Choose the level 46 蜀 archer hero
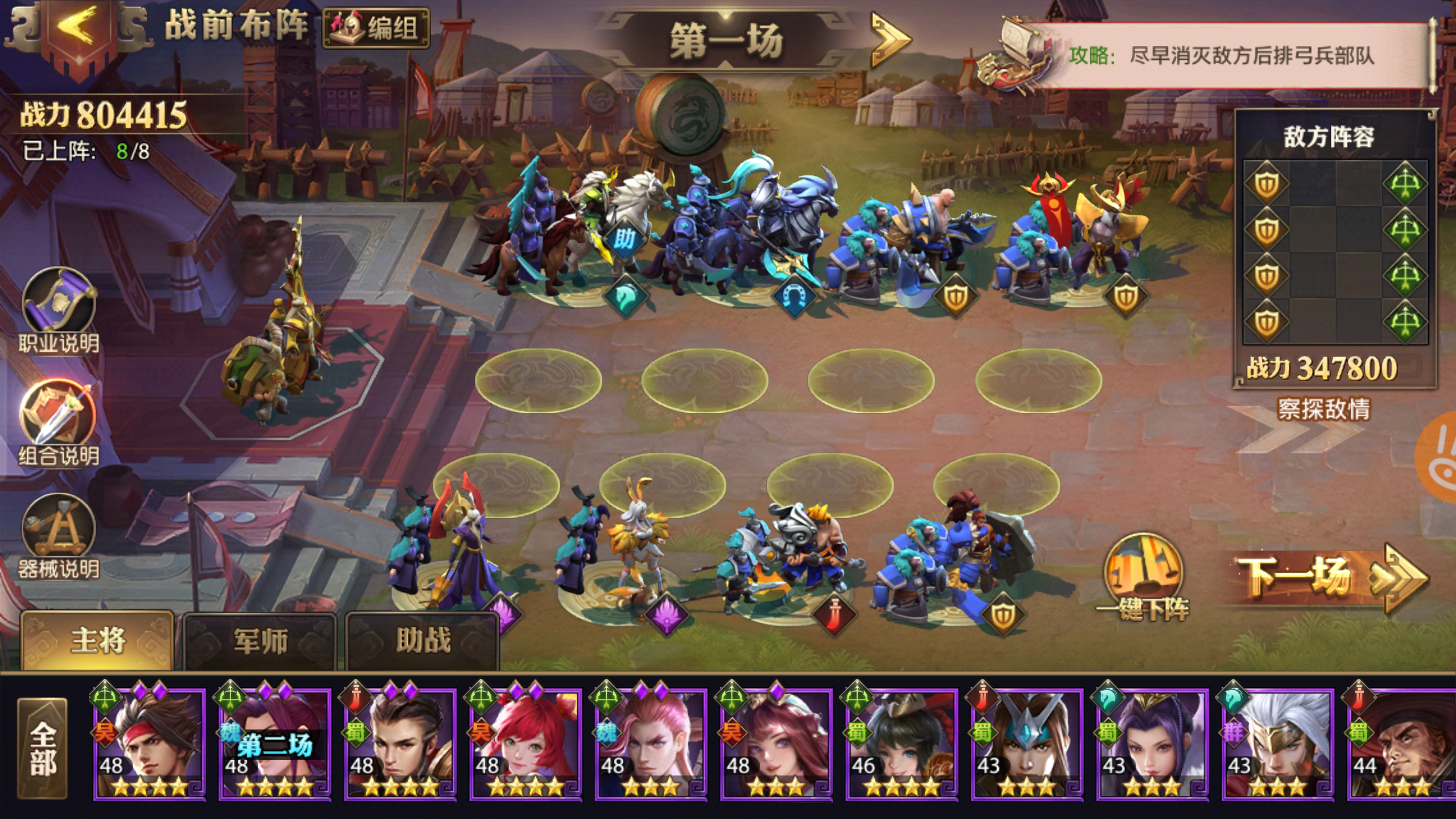 click(901, 742)
